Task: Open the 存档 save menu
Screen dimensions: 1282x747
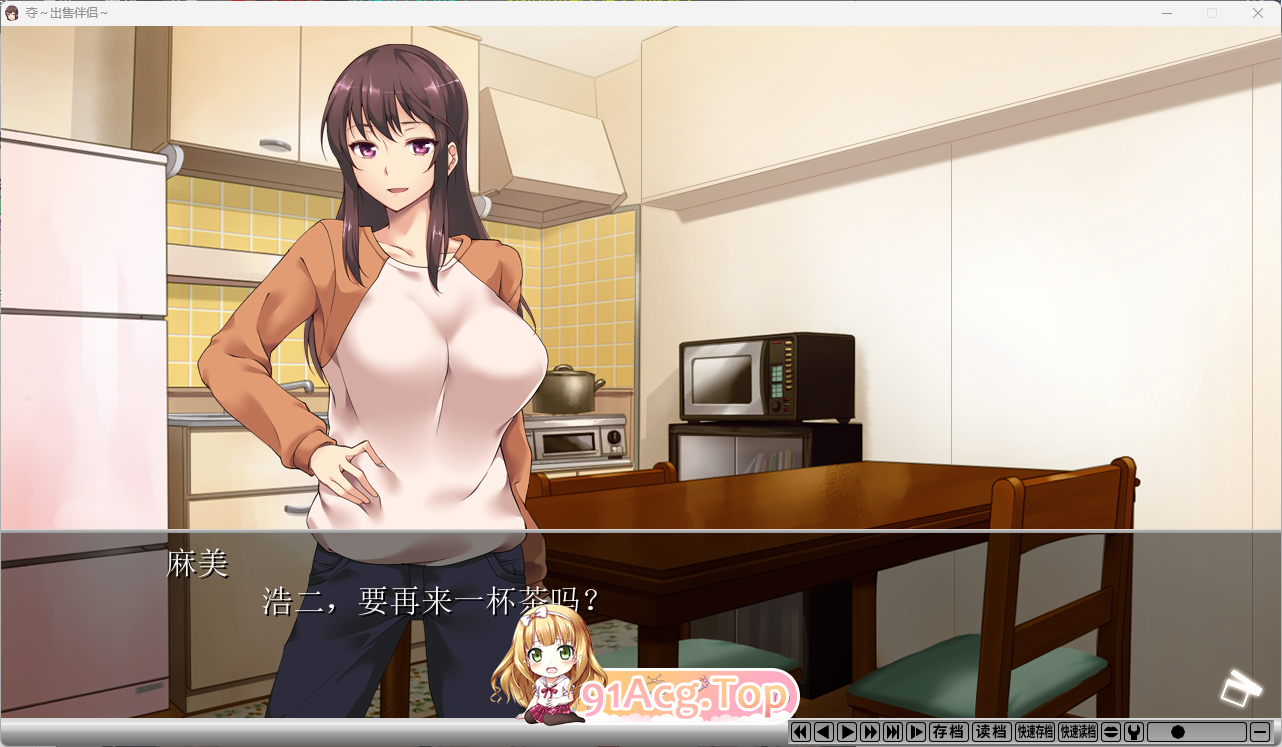Action: pos(948,732)
